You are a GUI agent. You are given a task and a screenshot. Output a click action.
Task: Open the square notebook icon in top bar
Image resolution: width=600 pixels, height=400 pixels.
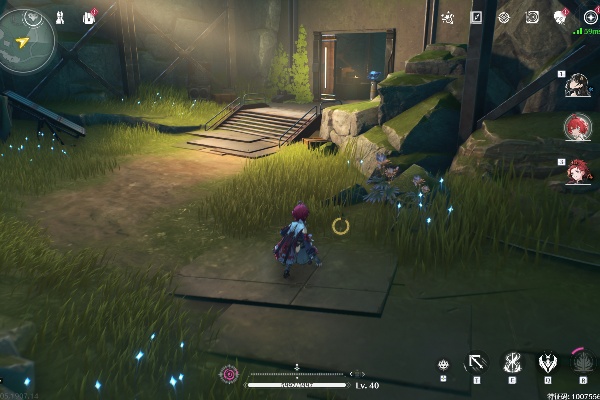(476, 17)
